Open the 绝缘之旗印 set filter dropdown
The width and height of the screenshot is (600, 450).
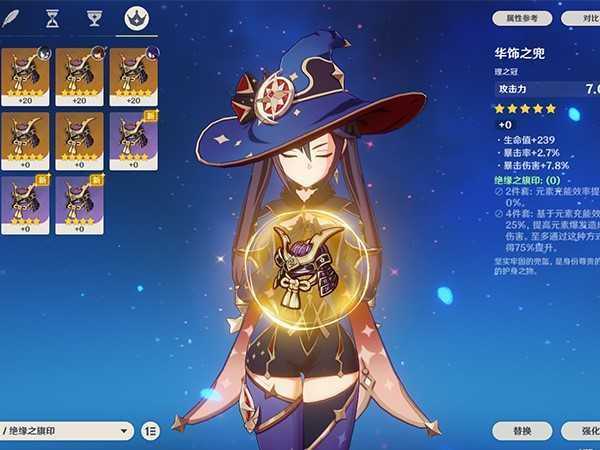coord(66,431)
